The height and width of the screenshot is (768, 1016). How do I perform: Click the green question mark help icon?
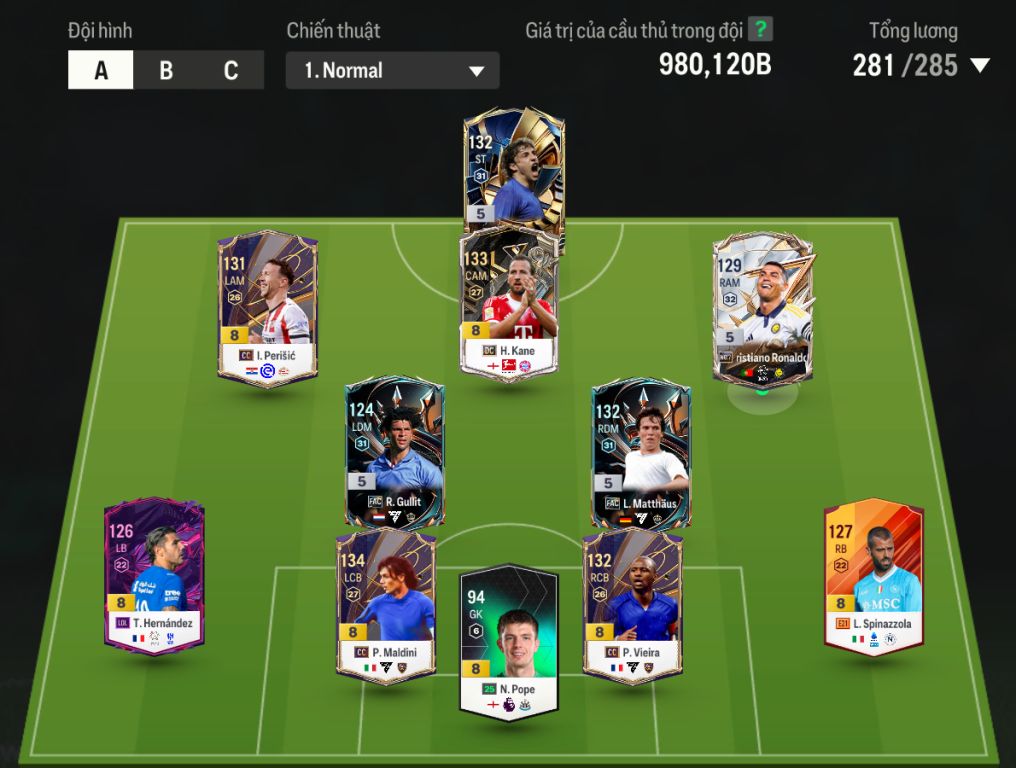coord(761,30)
